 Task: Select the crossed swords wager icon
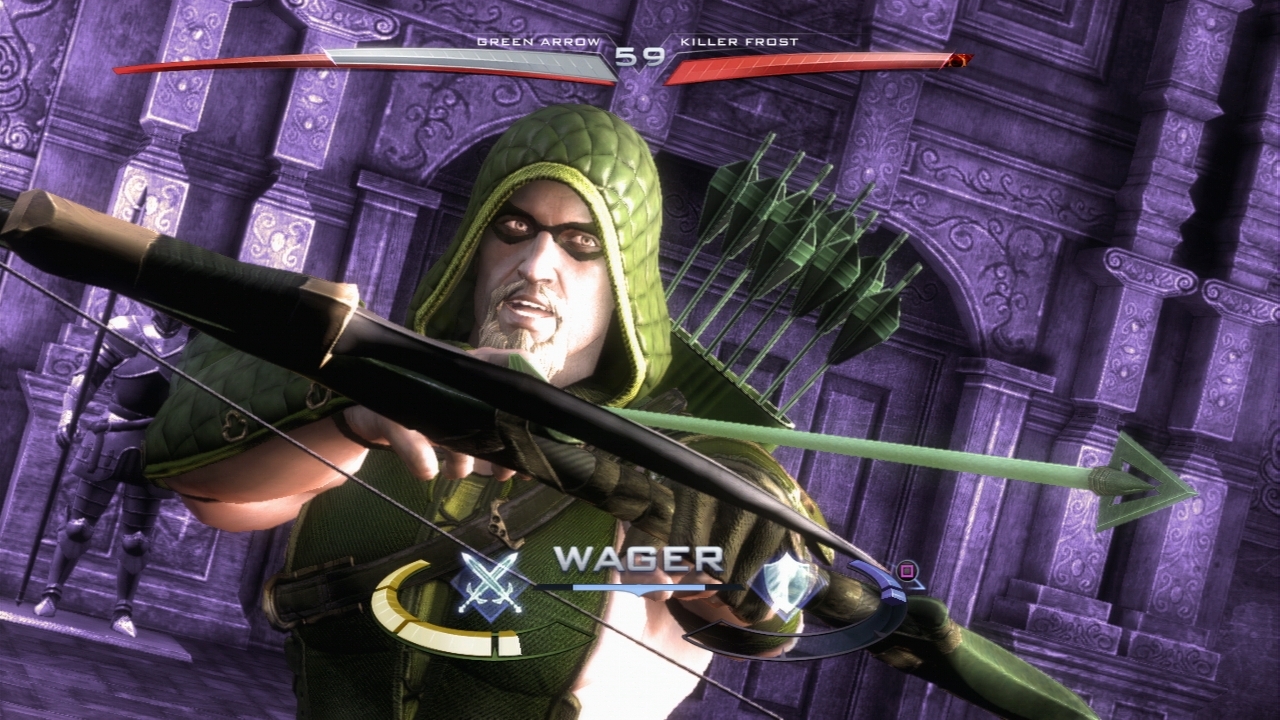[487, 584]
